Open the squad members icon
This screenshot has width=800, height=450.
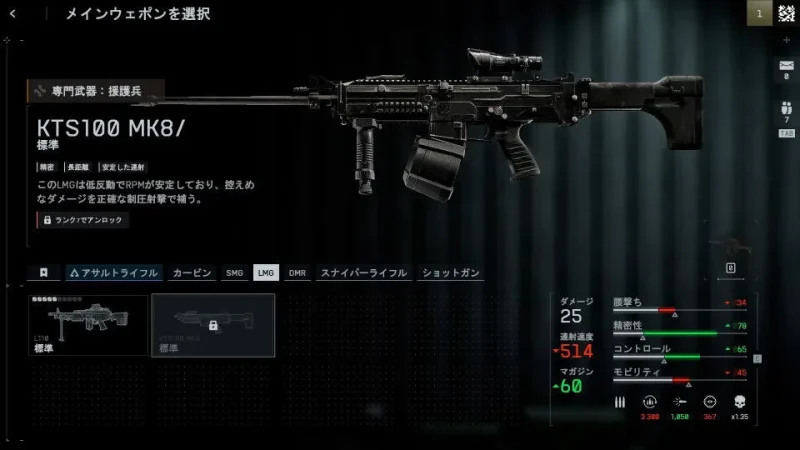pos(786,108)
